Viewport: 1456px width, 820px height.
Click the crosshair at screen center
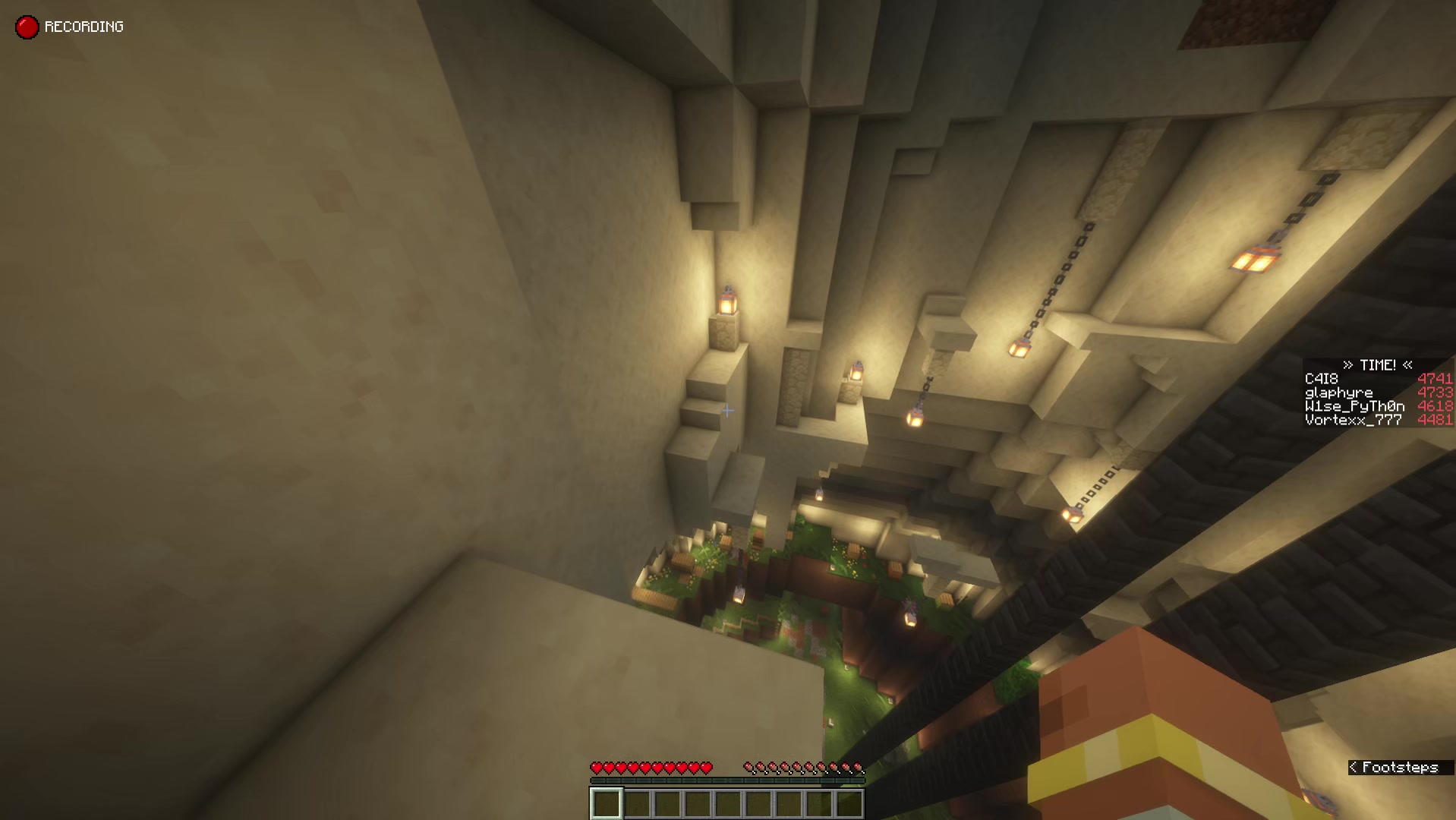pyautogui.click(x=726, y=410)
